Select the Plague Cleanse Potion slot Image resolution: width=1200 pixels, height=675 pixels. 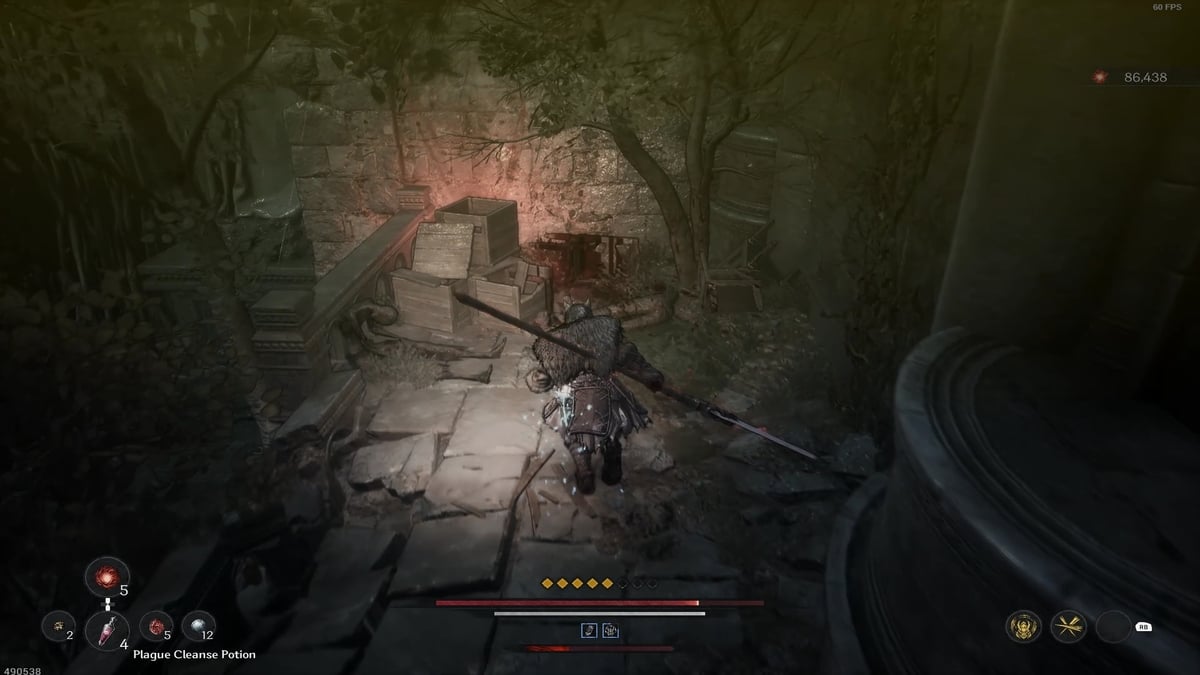click(x=104, y=629)
